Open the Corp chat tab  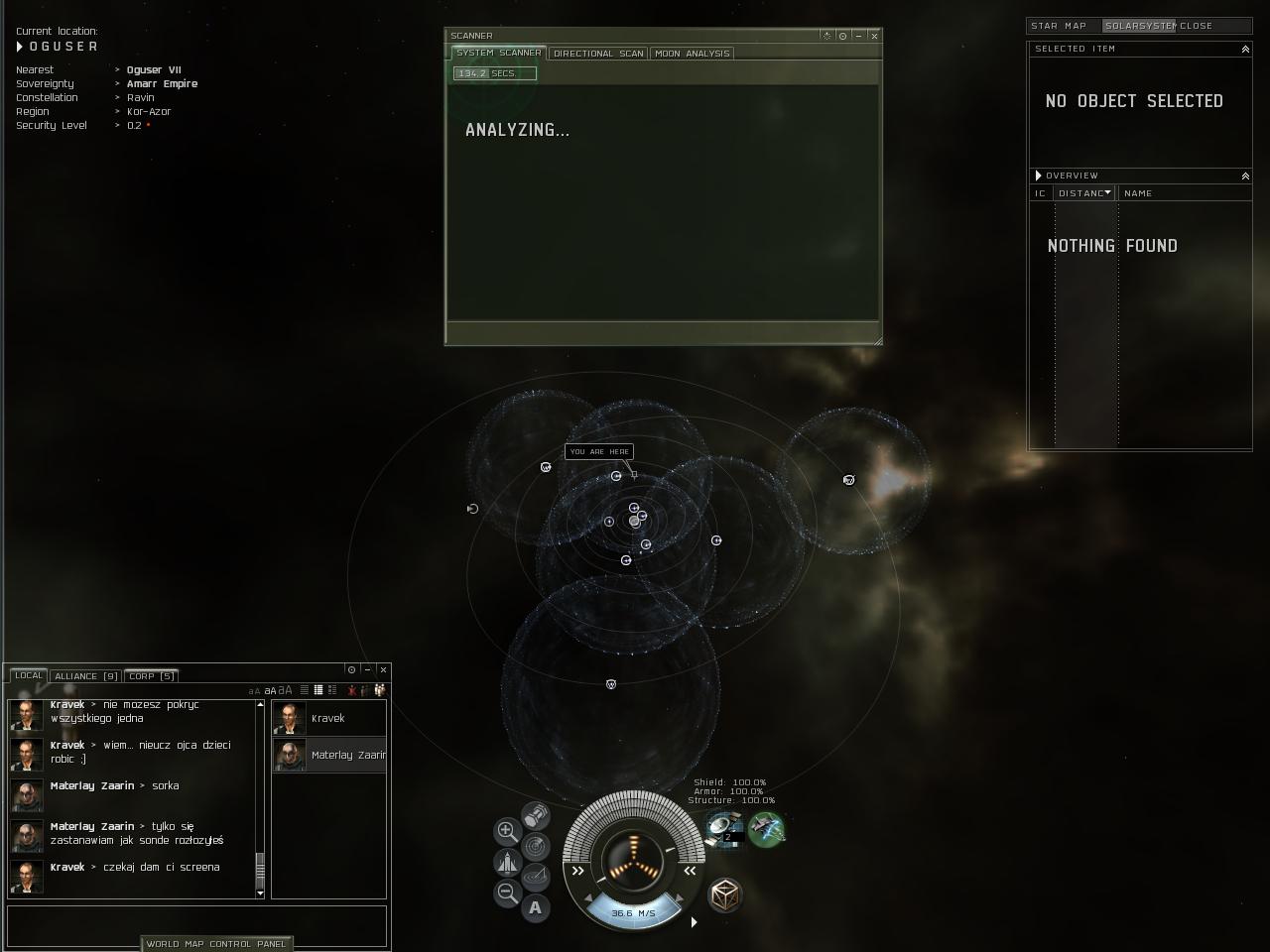(x=151, y=676)
